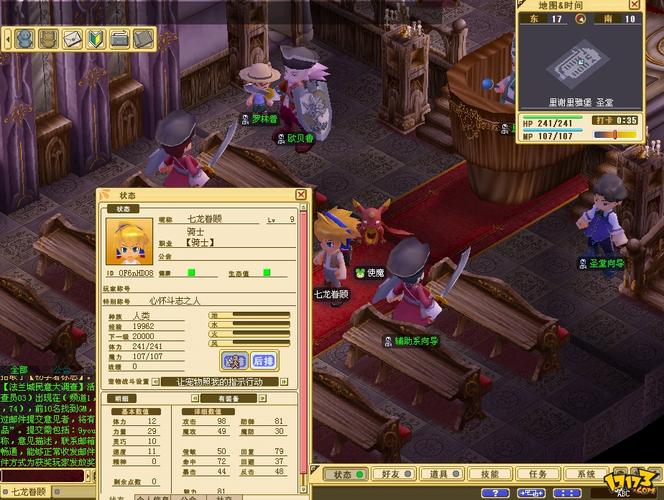
Task: Click the backpack toolbar icon
Action: [48, 39]
